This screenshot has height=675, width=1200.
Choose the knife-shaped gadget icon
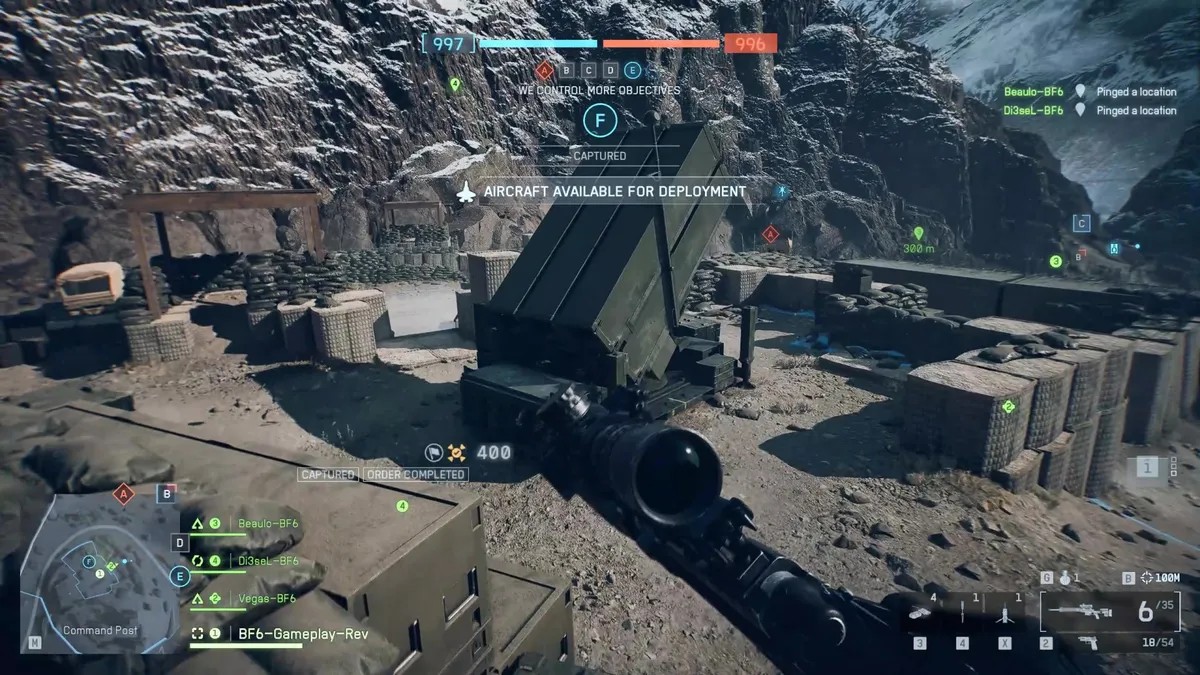coord(962,612)
